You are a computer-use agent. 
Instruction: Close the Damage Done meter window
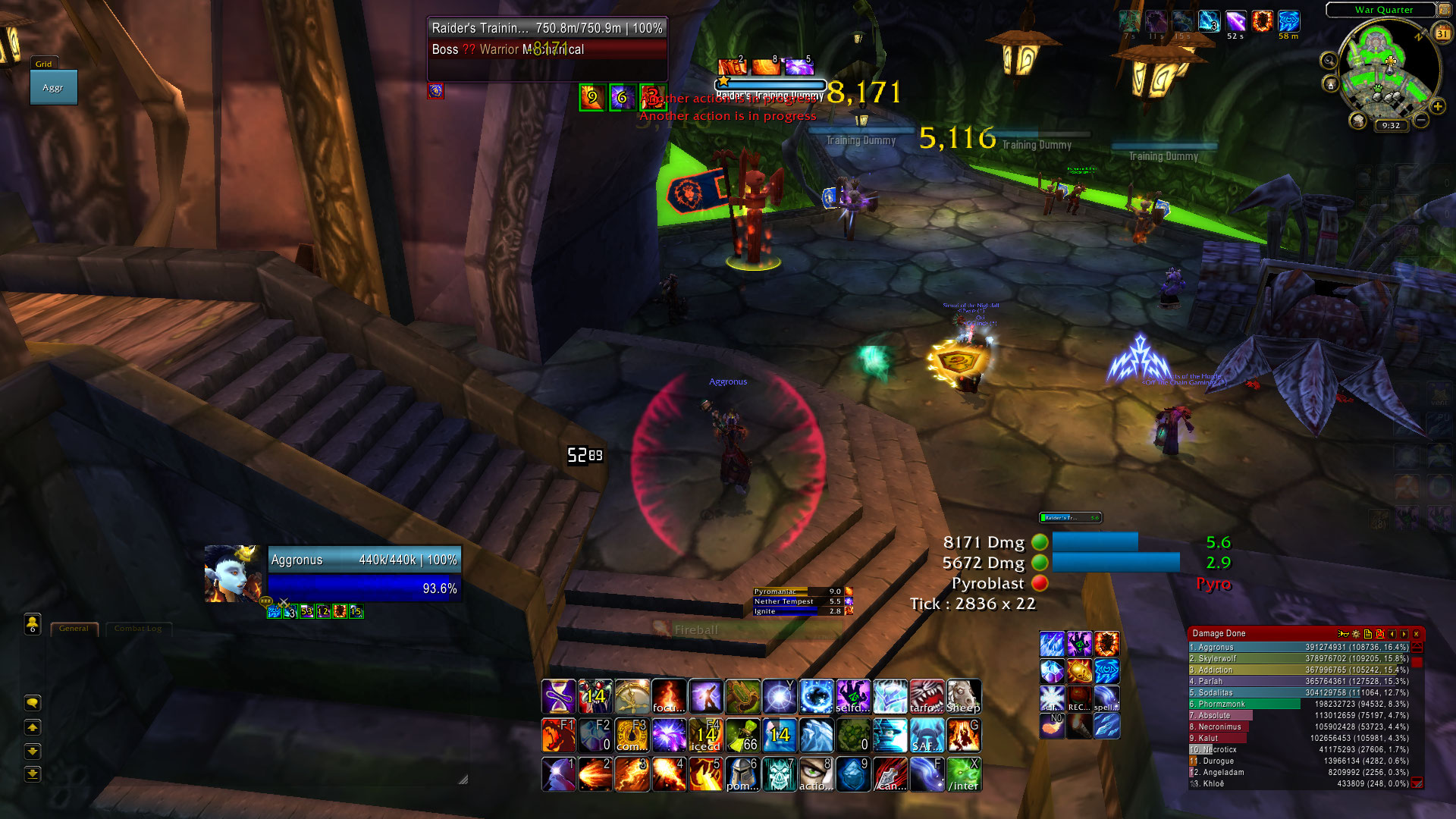tap(1416, 634)
